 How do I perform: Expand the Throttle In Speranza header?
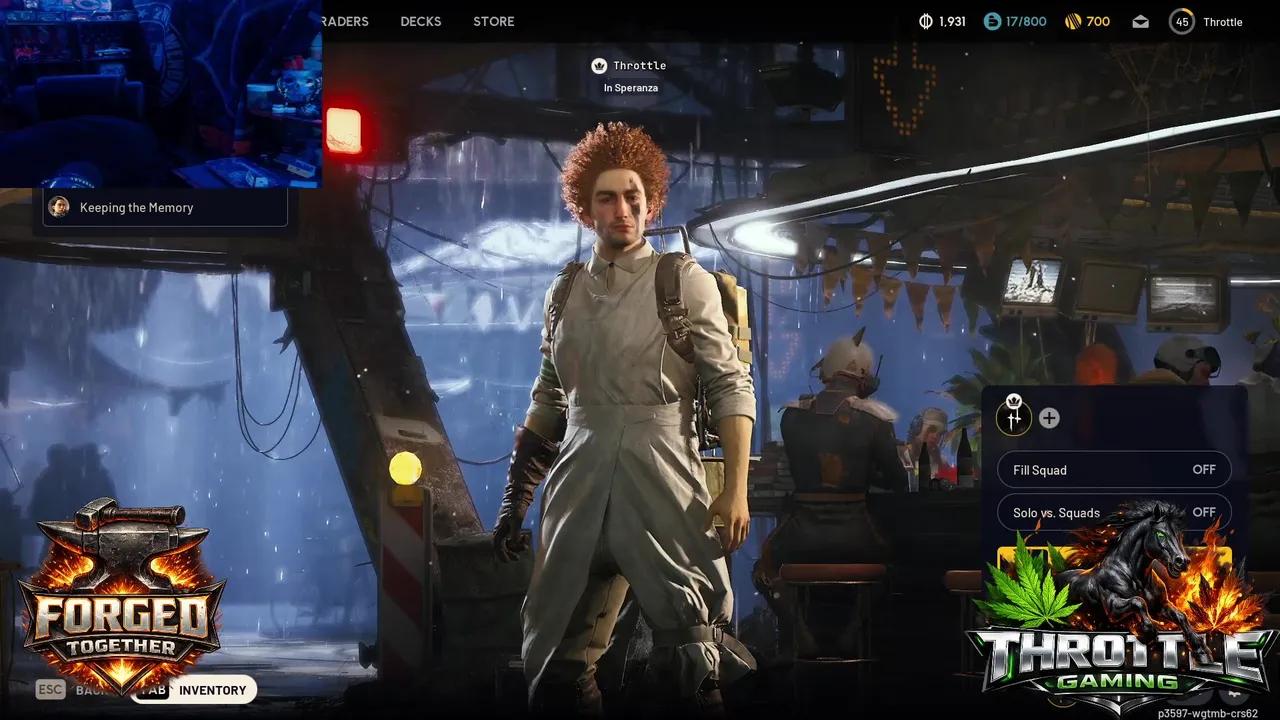(629, 75)
